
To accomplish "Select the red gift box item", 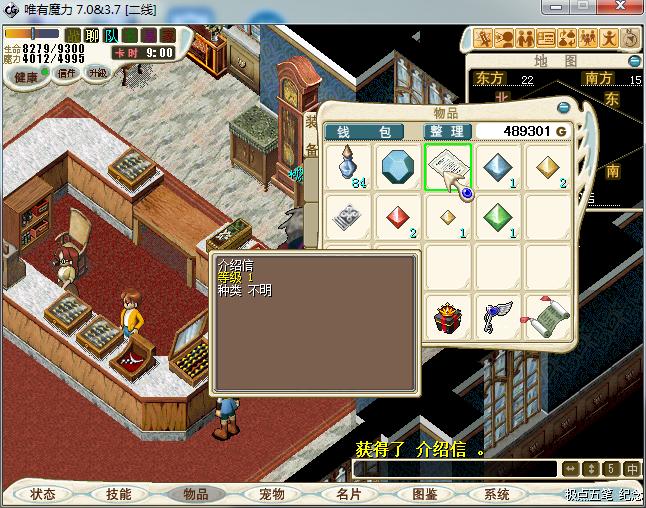I will point(448,319).
